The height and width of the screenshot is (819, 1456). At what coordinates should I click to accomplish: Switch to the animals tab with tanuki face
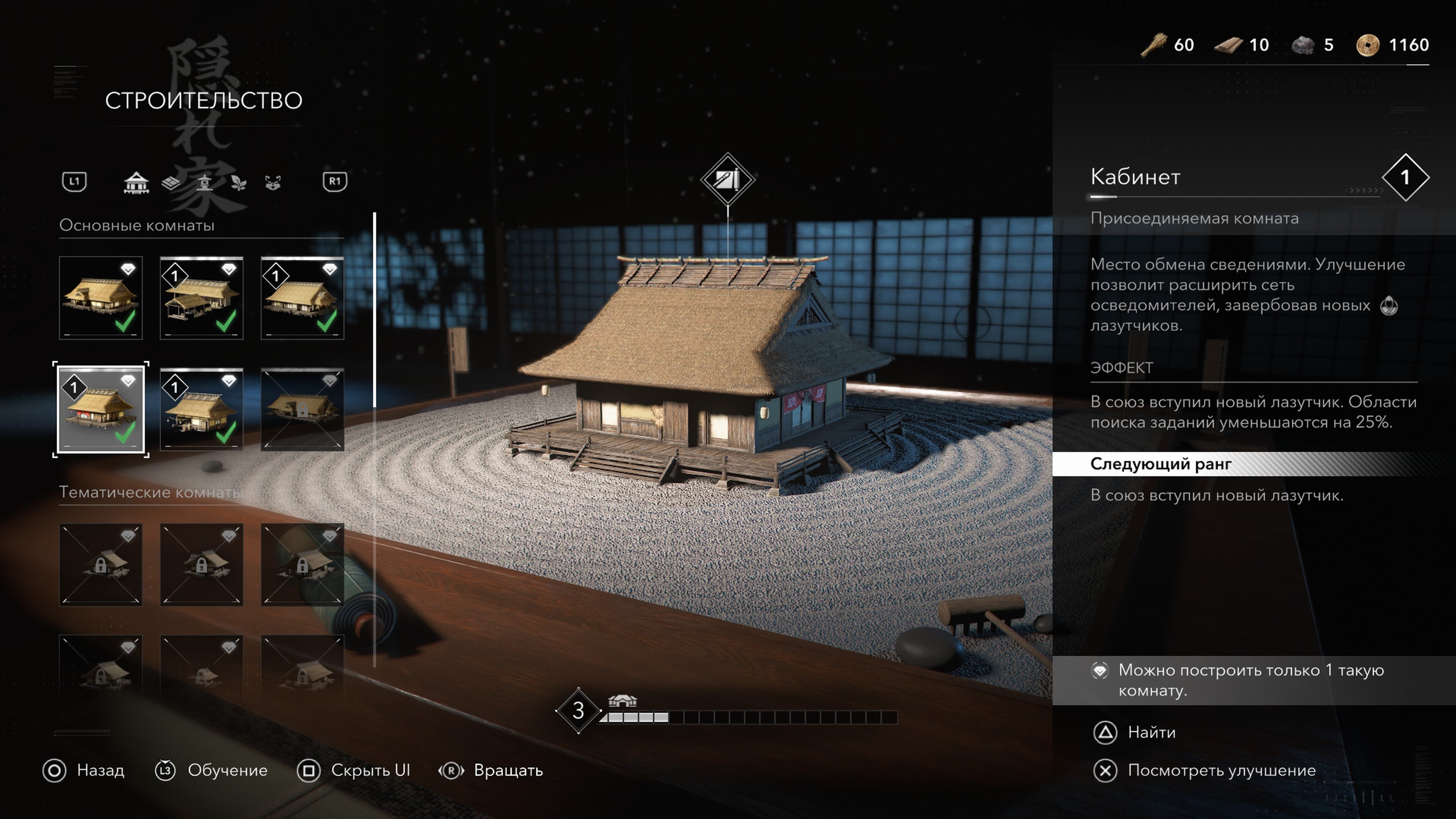pos(273,182)
